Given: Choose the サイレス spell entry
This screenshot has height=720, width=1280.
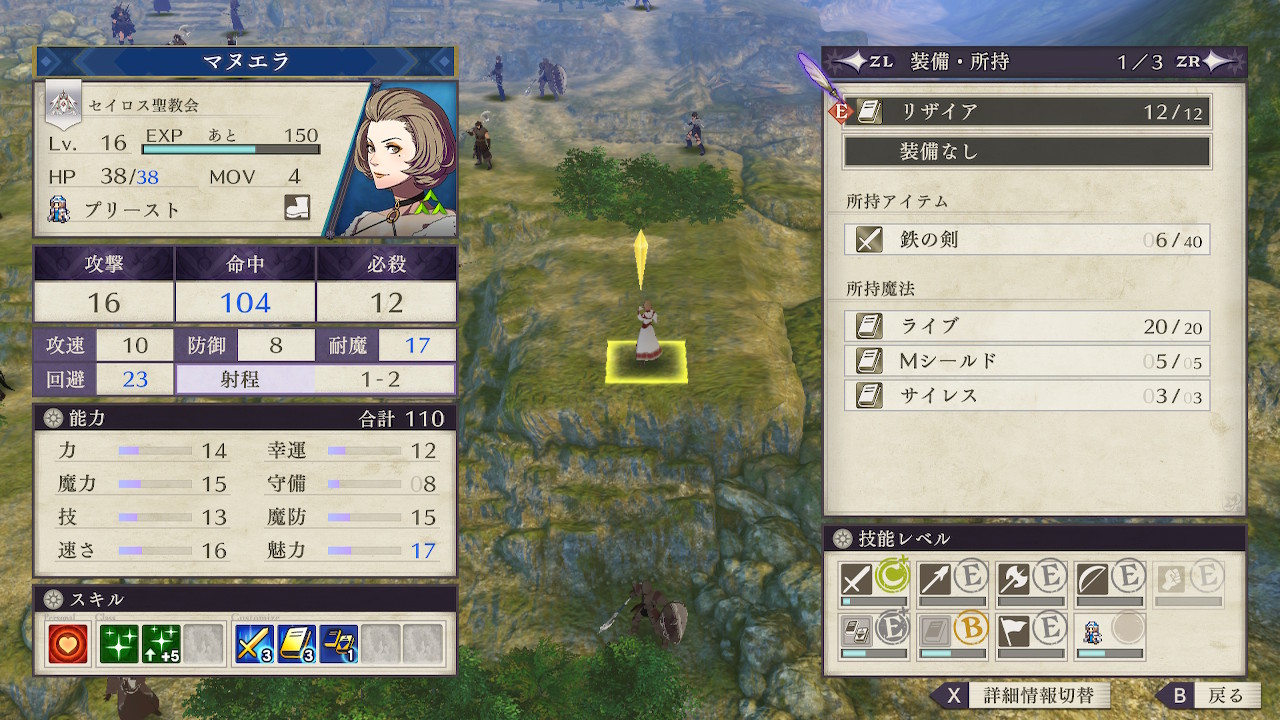Looking at the screenshot, I should tap(1027, 395).
